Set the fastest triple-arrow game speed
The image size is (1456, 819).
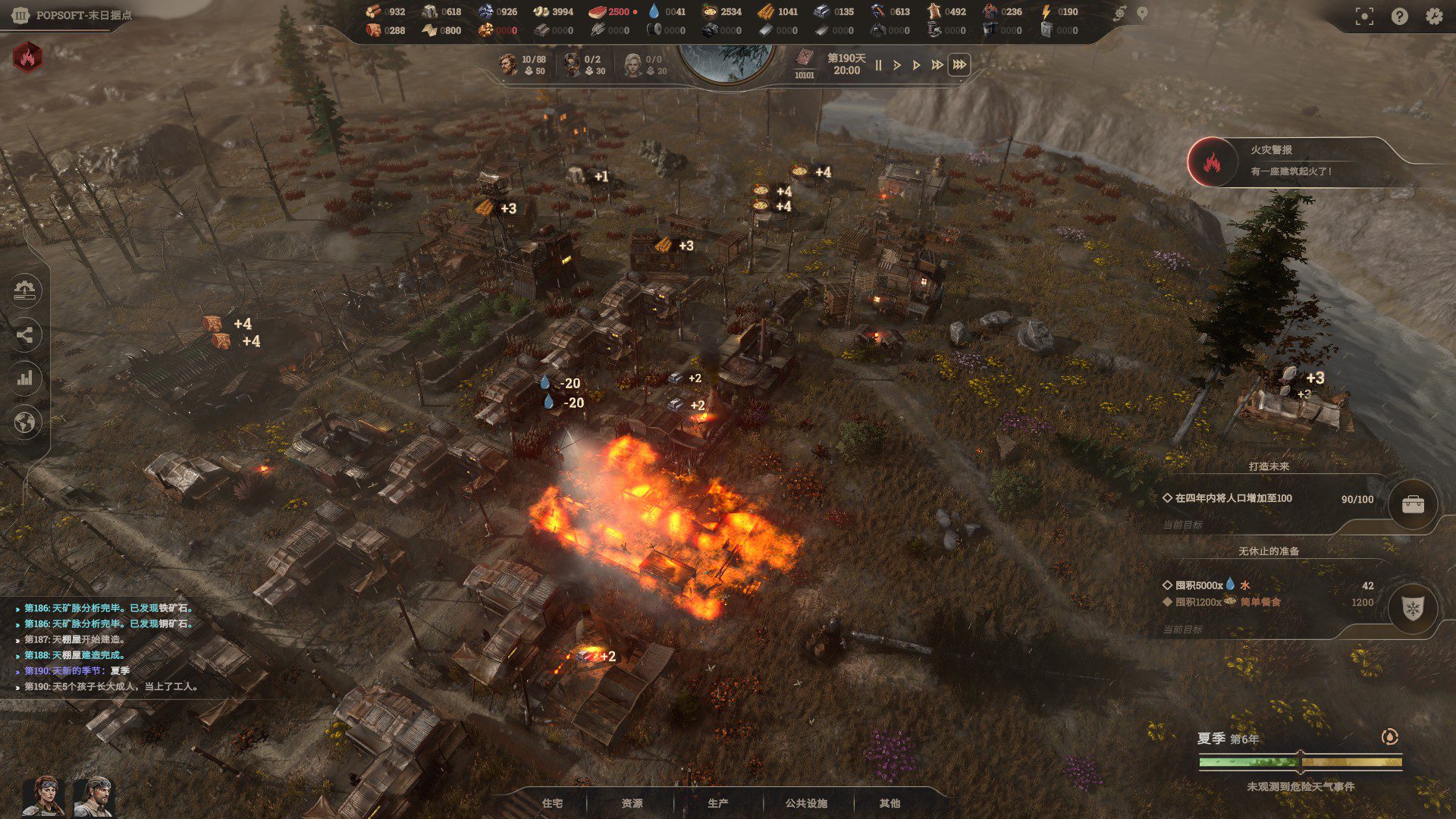[959, 65]
